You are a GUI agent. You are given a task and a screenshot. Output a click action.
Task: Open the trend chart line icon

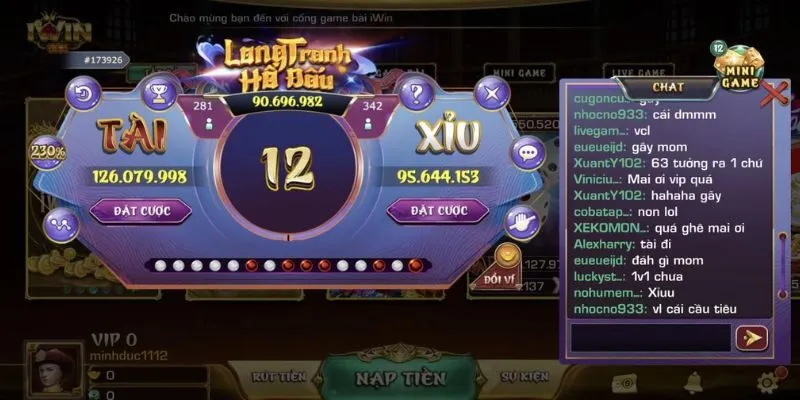click(x=61, y=222)
